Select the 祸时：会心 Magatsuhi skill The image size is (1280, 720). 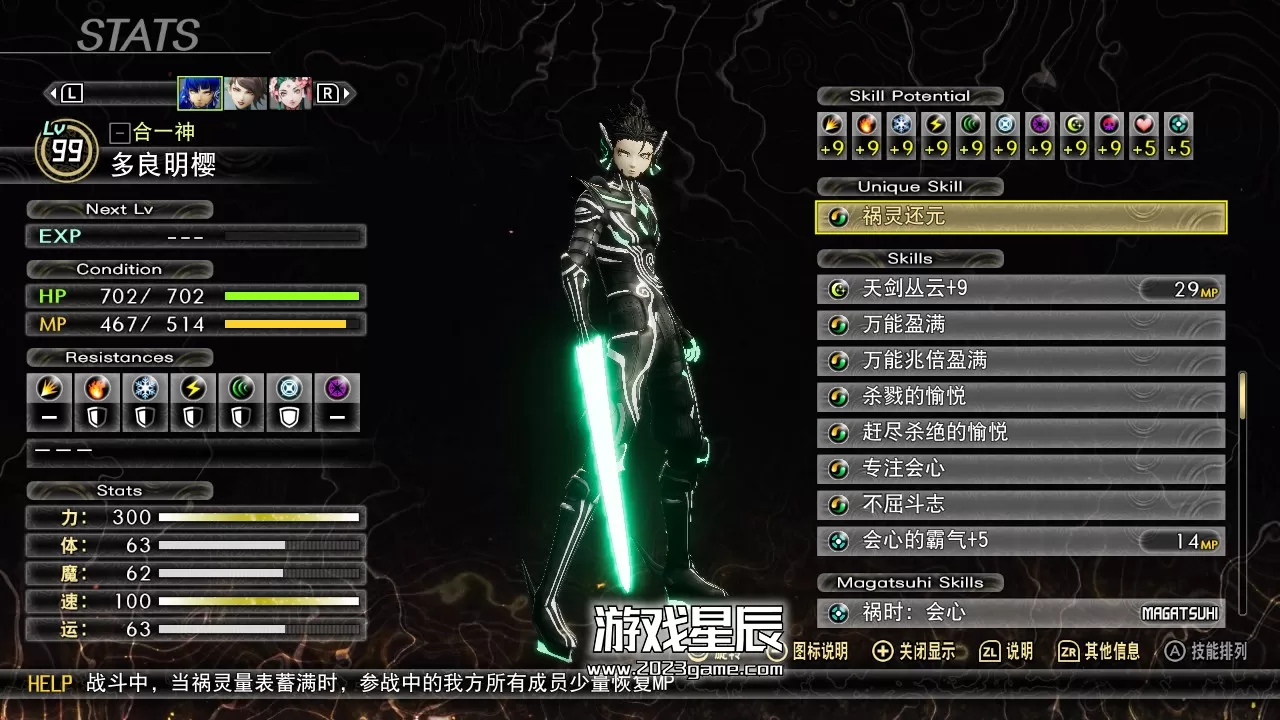[x=1020, y=613]
